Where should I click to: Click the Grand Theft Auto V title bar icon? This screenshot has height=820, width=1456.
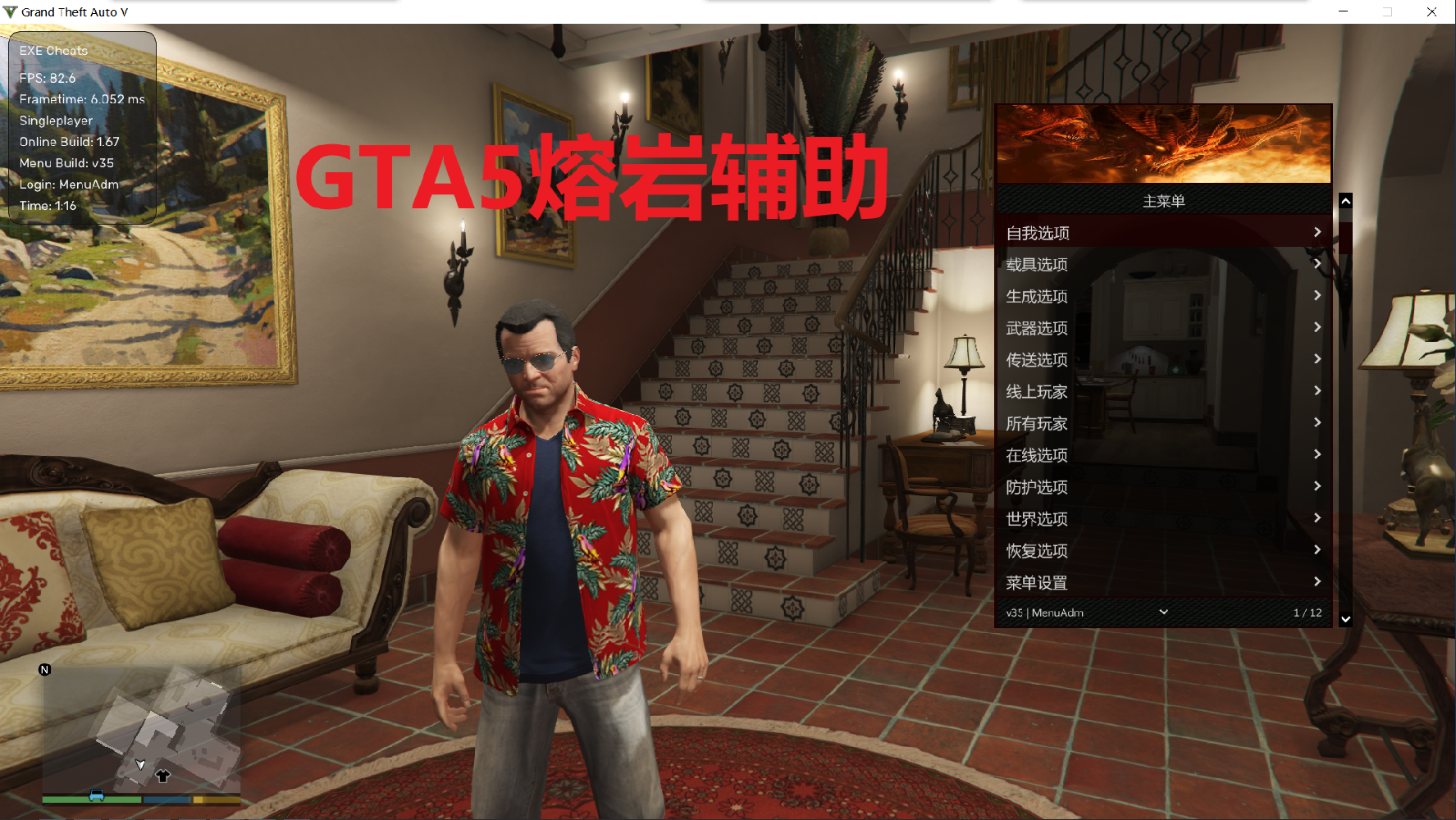(9, 11)
